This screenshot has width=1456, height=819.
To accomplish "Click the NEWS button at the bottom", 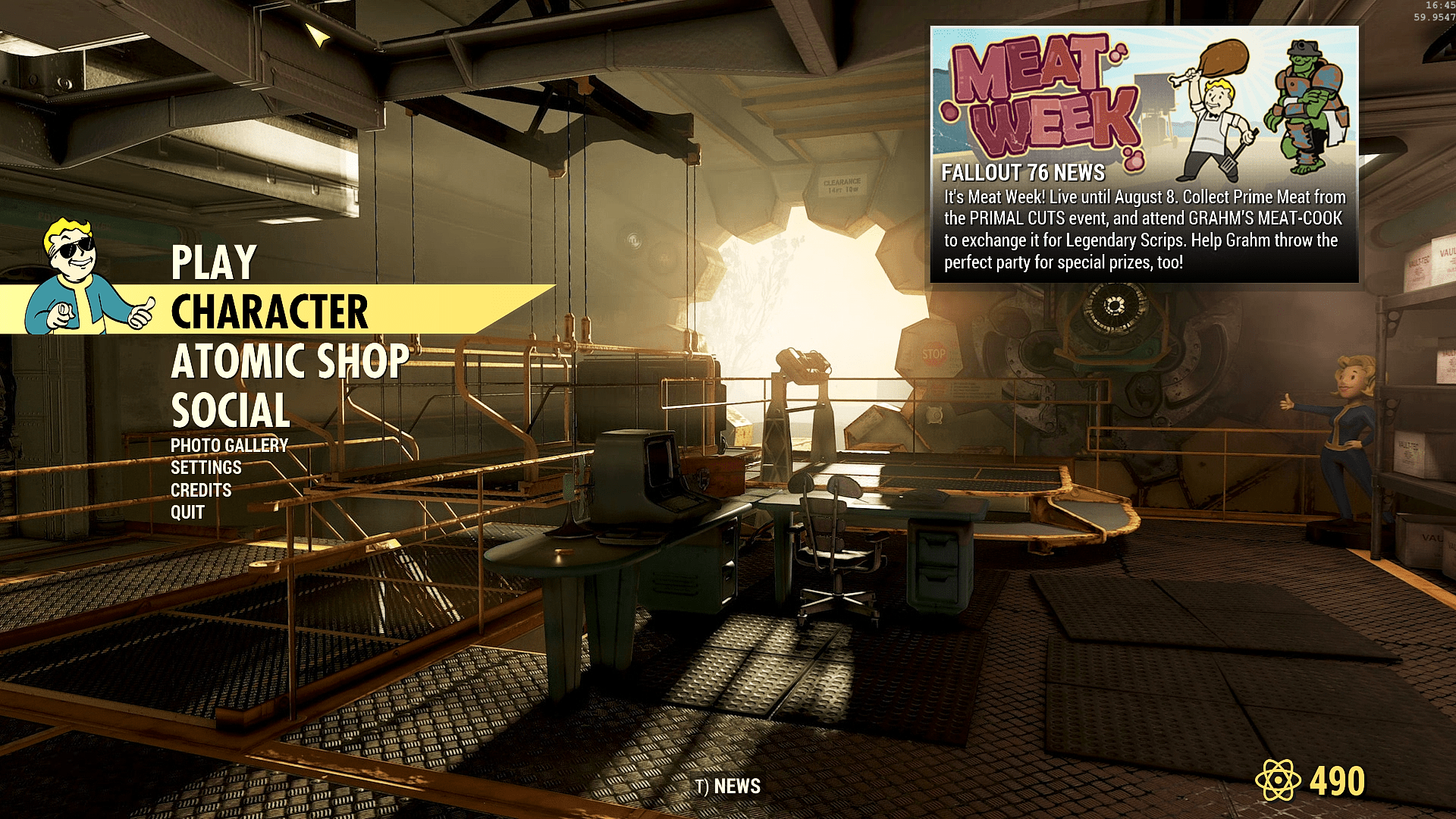I will (728, 786).
